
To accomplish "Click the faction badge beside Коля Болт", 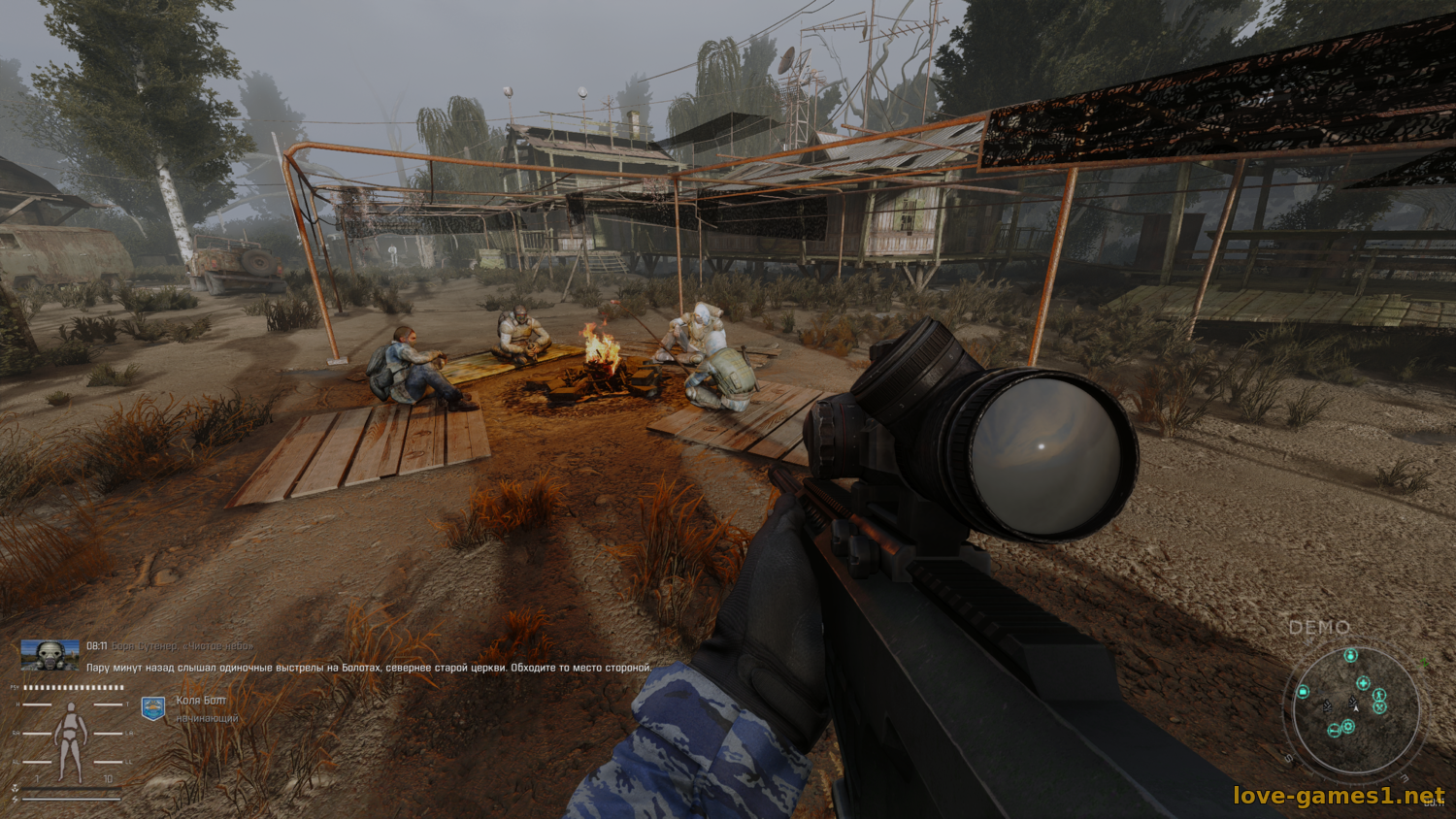I will pyautogui.click(x=153, y=708).
